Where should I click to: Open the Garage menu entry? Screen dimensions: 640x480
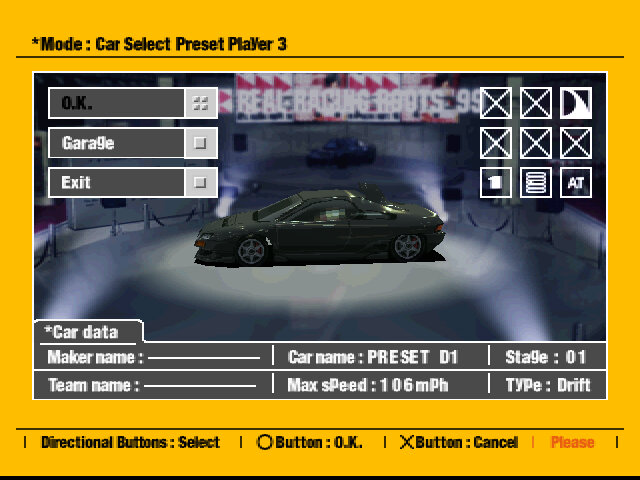(132, 143)
